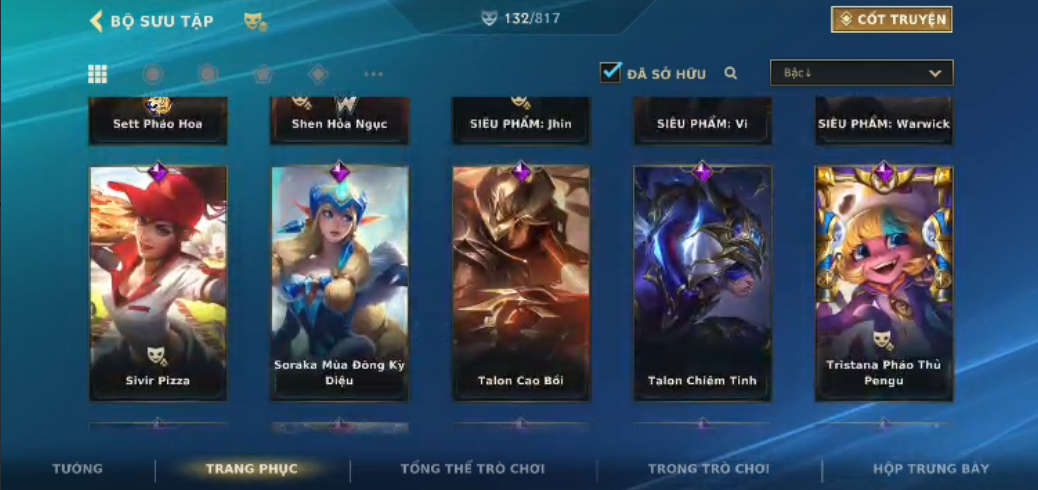The width and height of the screenshot is (1038, 490).
Task: Open the Cốt Truyện story button
Action: (891, 20)
